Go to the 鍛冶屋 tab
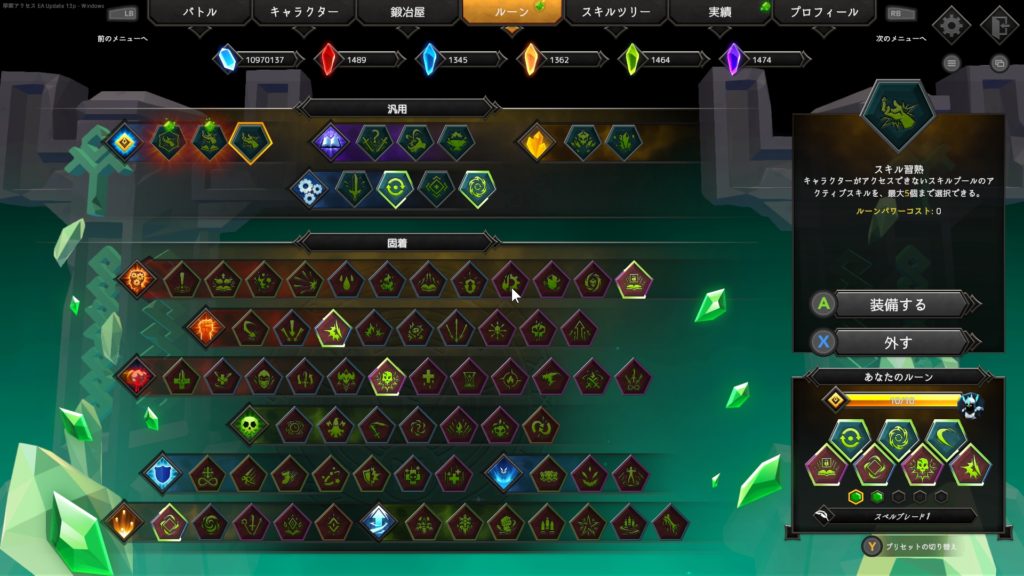The height and width of the screenshot is (576, 1024). pyautogui.click(x=408, y=13)
